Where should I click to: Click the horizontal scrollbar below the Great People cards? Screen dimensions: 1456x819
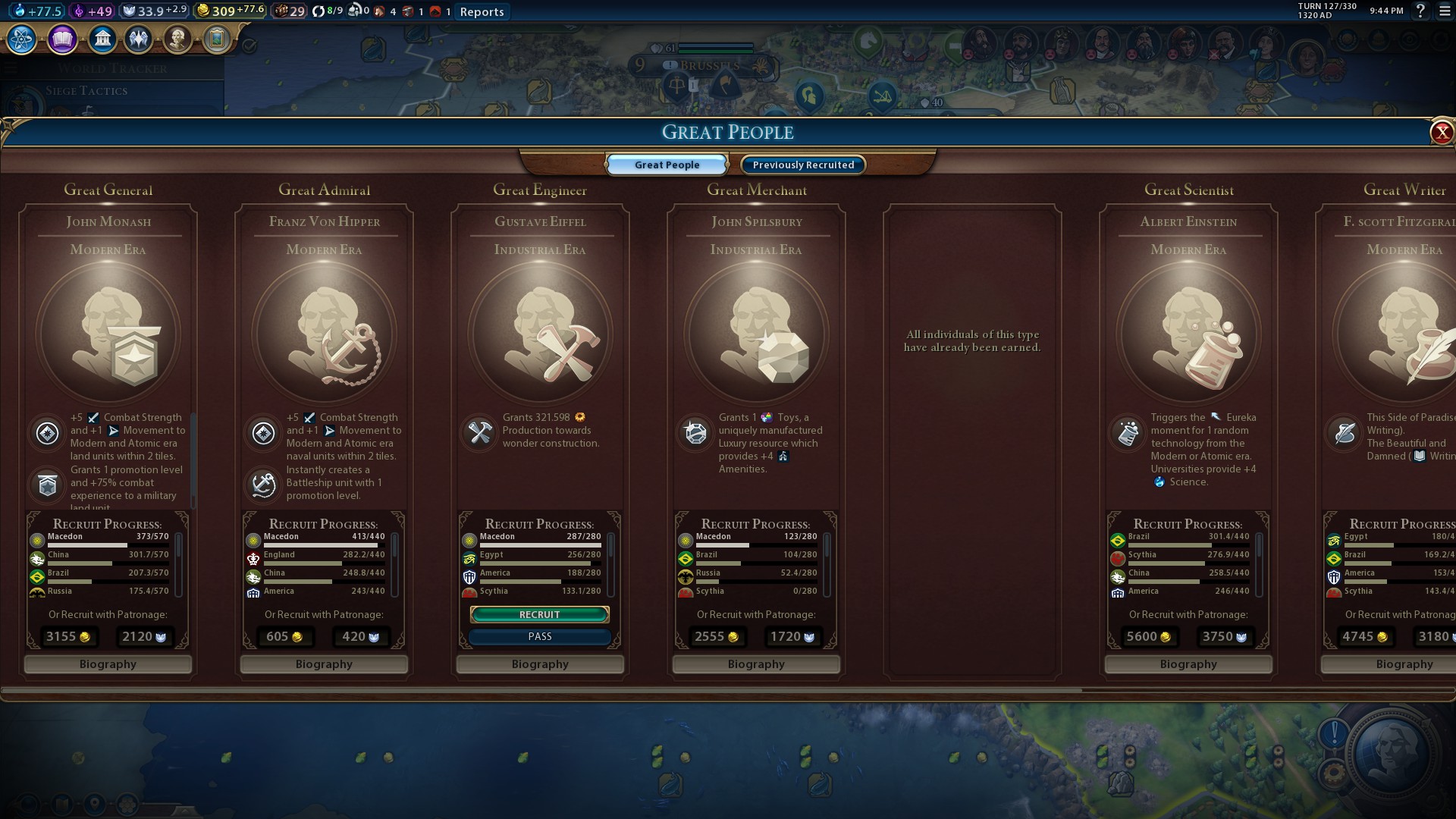point(542,691)
